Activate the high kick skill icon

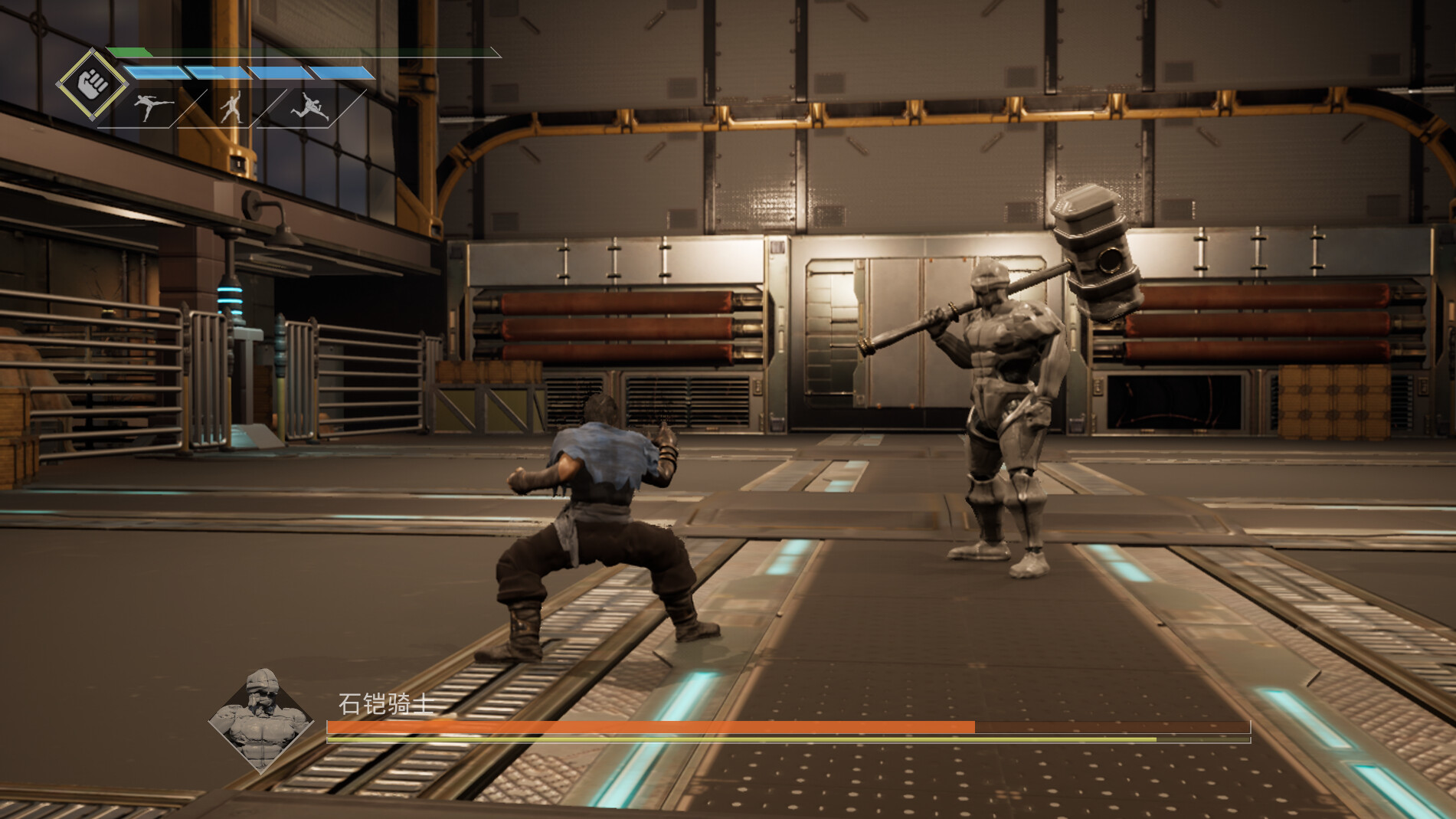click(x=151, y=107)
